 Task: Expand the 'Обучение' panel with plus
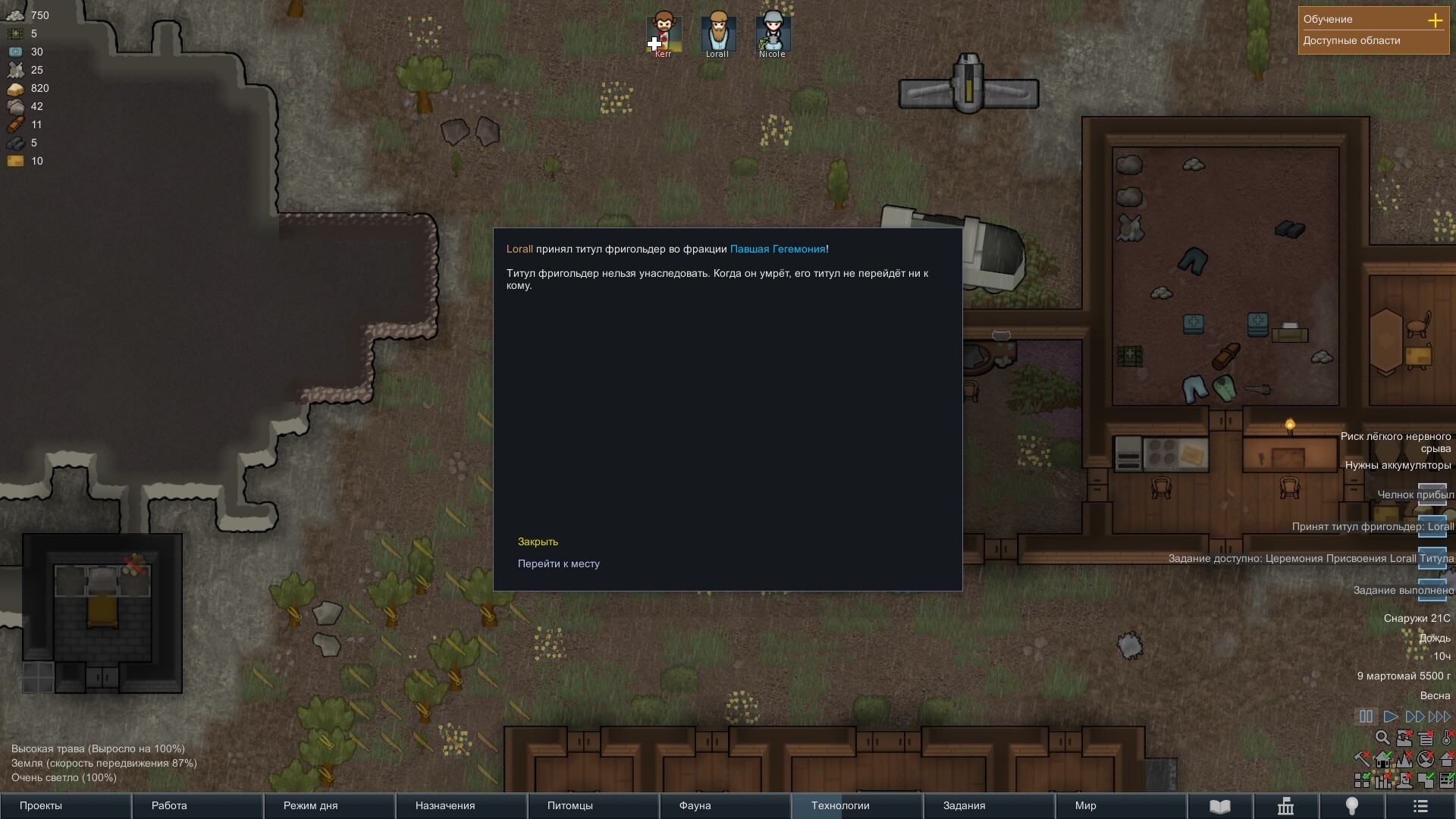click(1435, 20)
